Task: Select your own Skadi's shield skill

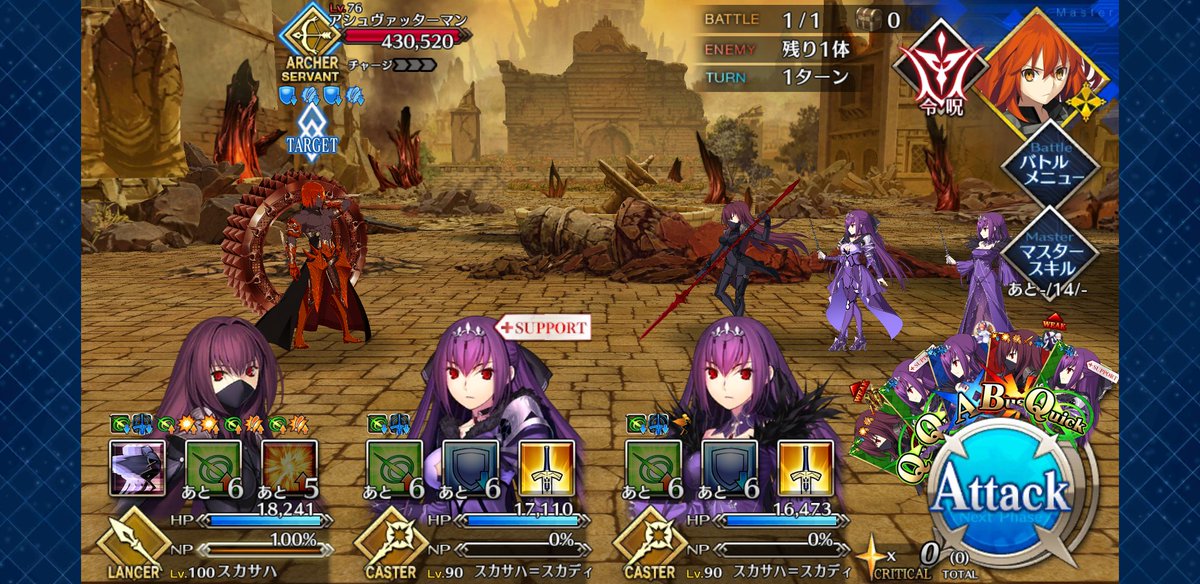Action: [729, 469]
